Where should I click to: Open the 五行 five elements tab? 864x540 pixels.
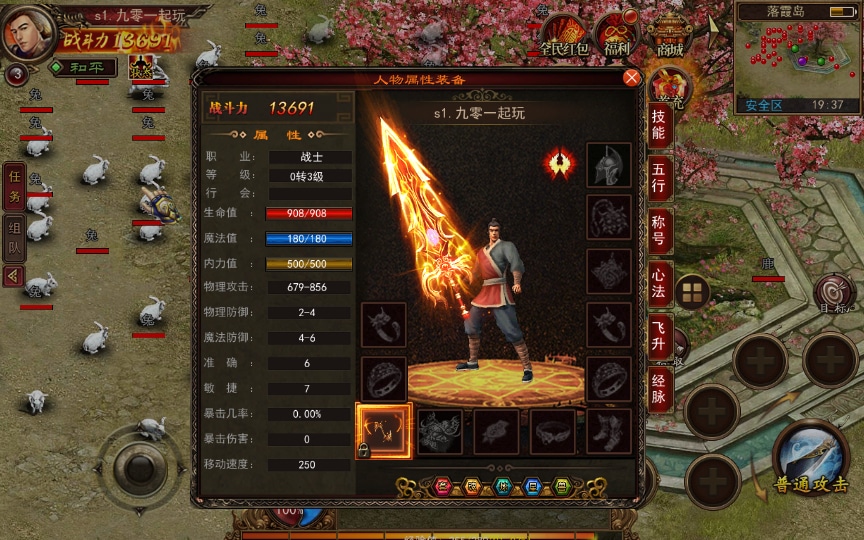tap(659, 173)
